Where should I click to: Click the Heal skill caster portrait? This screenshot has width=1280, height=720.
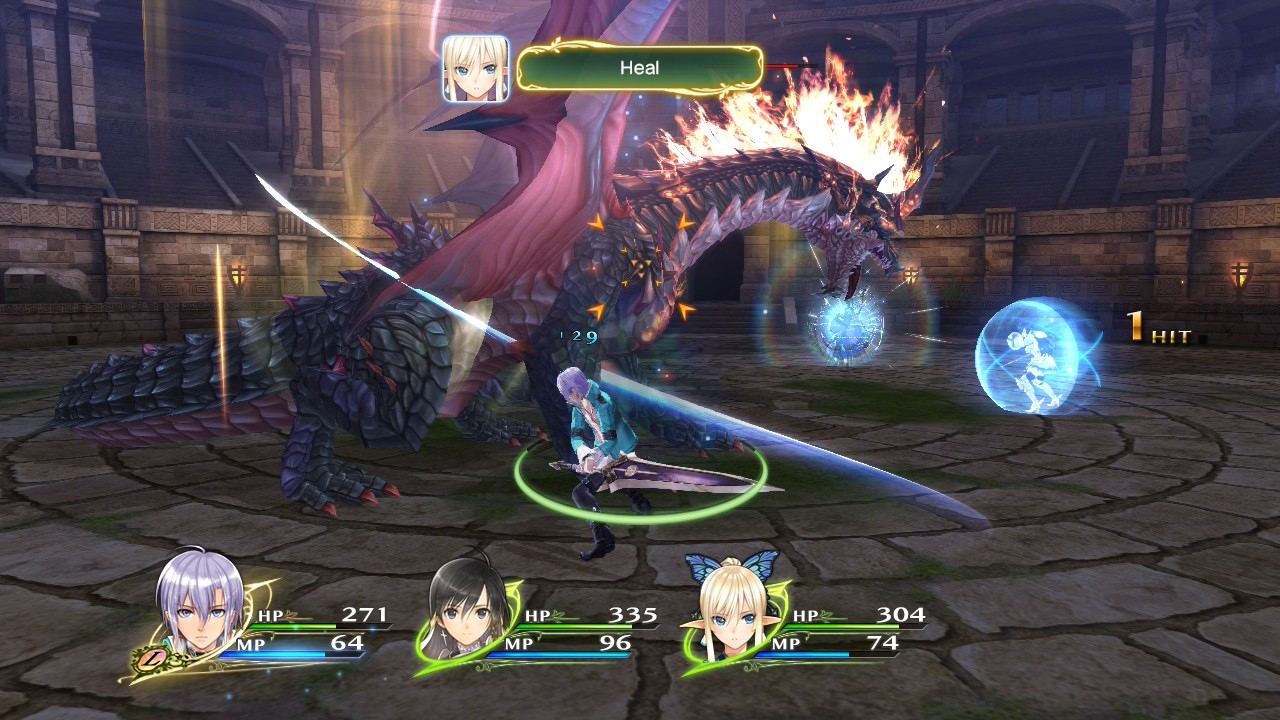point(475,69)
